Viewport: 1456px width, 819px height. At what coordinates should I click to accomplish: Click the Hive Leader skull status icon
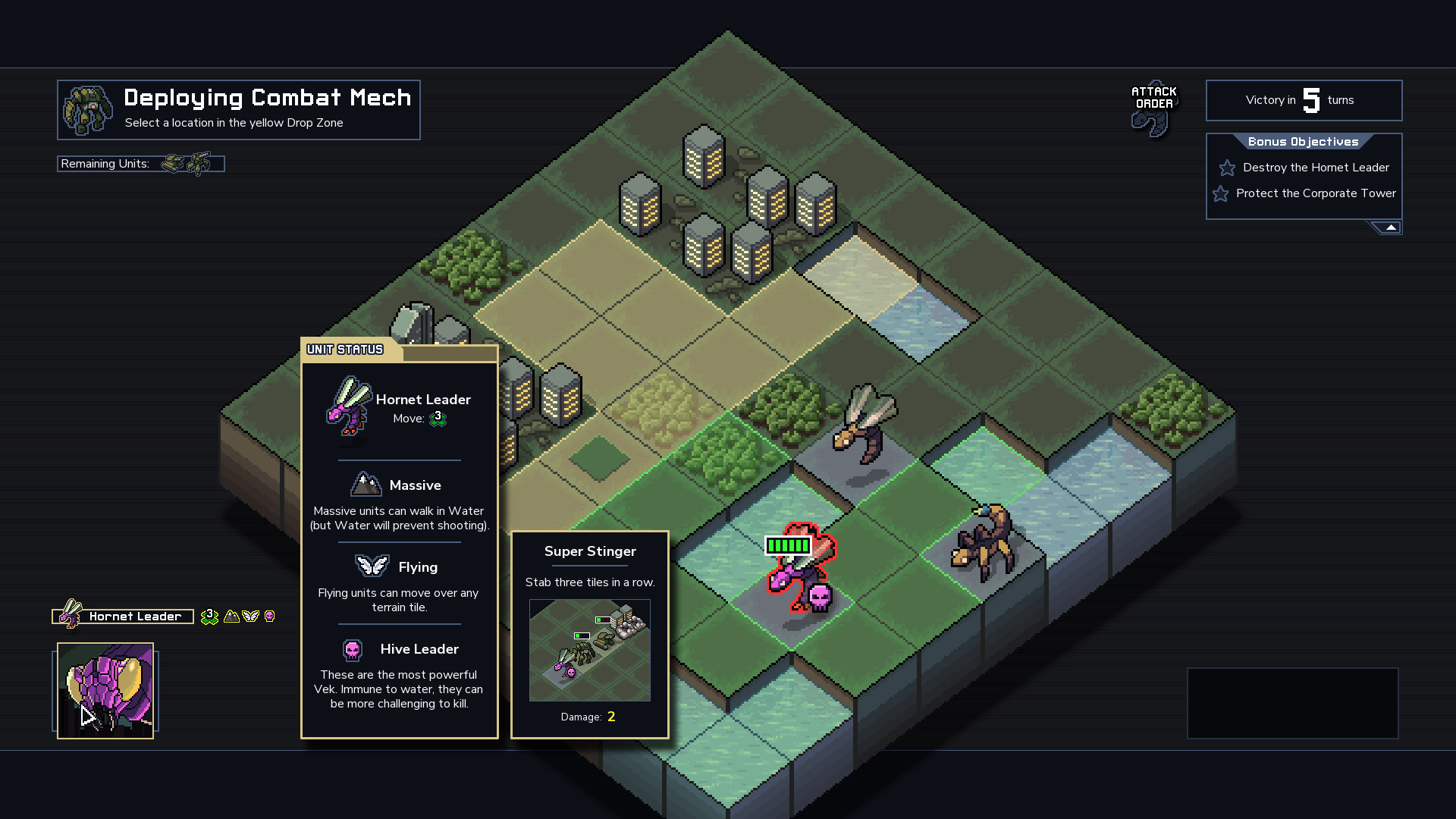(x=269, y=617)
